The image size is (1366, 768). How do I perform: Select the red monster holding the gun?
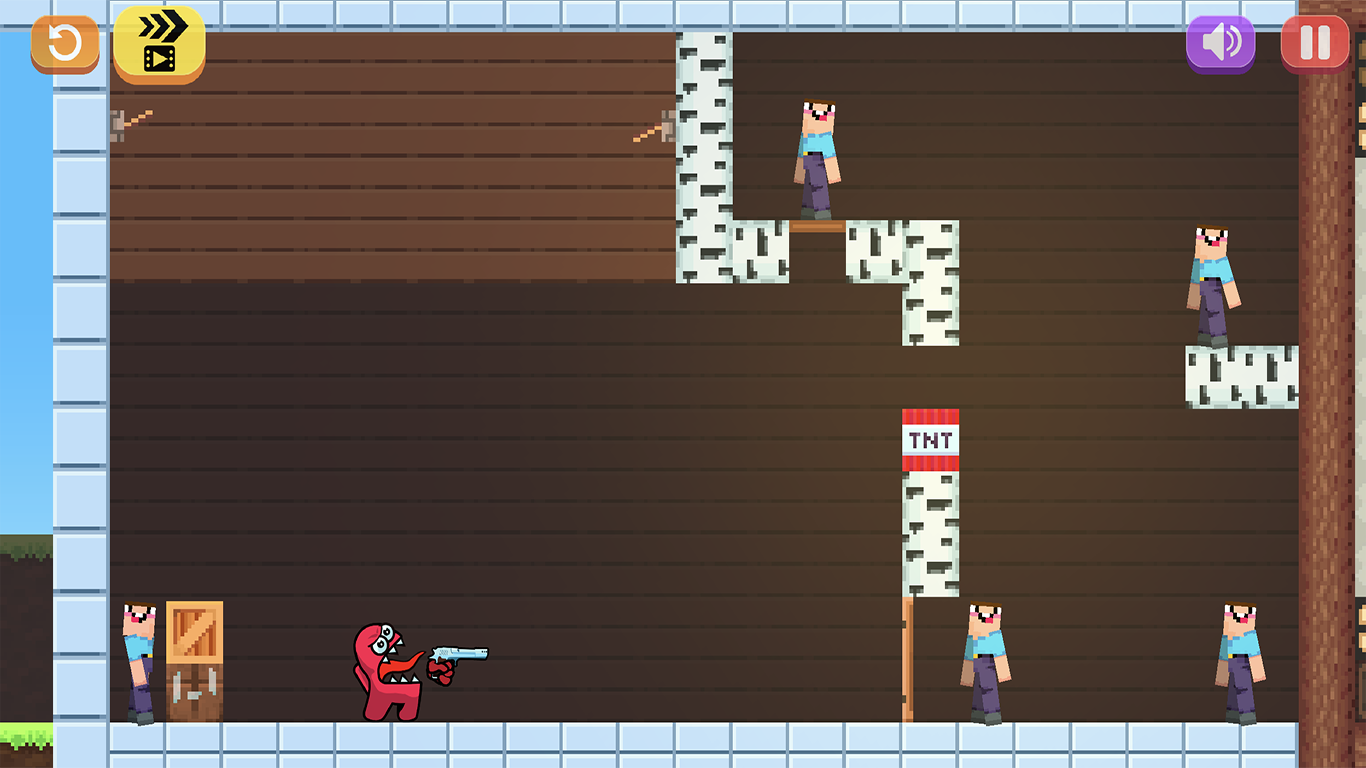[x=390, y=670]
